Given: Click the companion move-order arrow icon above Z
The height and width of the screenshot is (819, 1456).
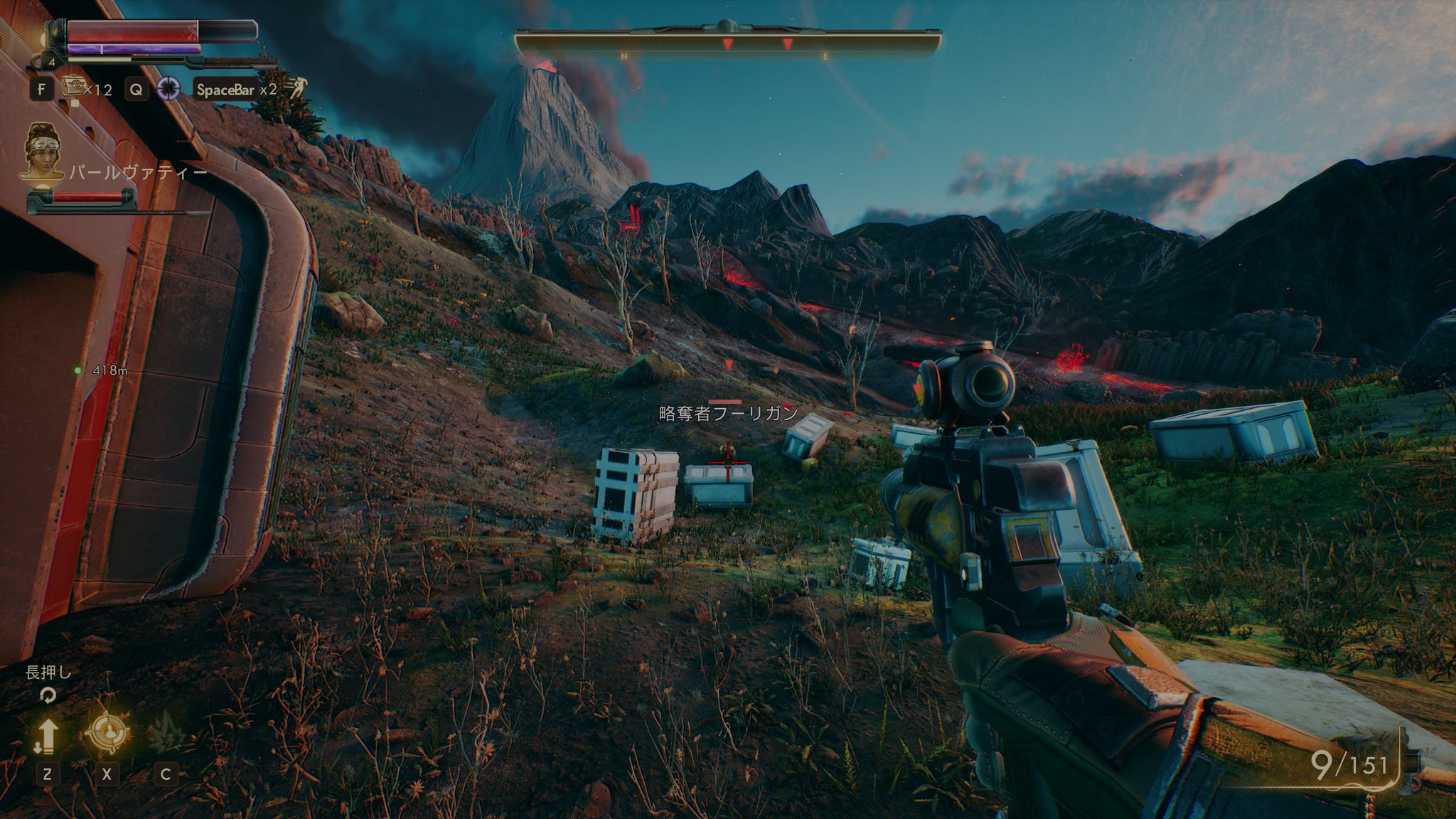Looking at the screenshot, I should (48, 734).
